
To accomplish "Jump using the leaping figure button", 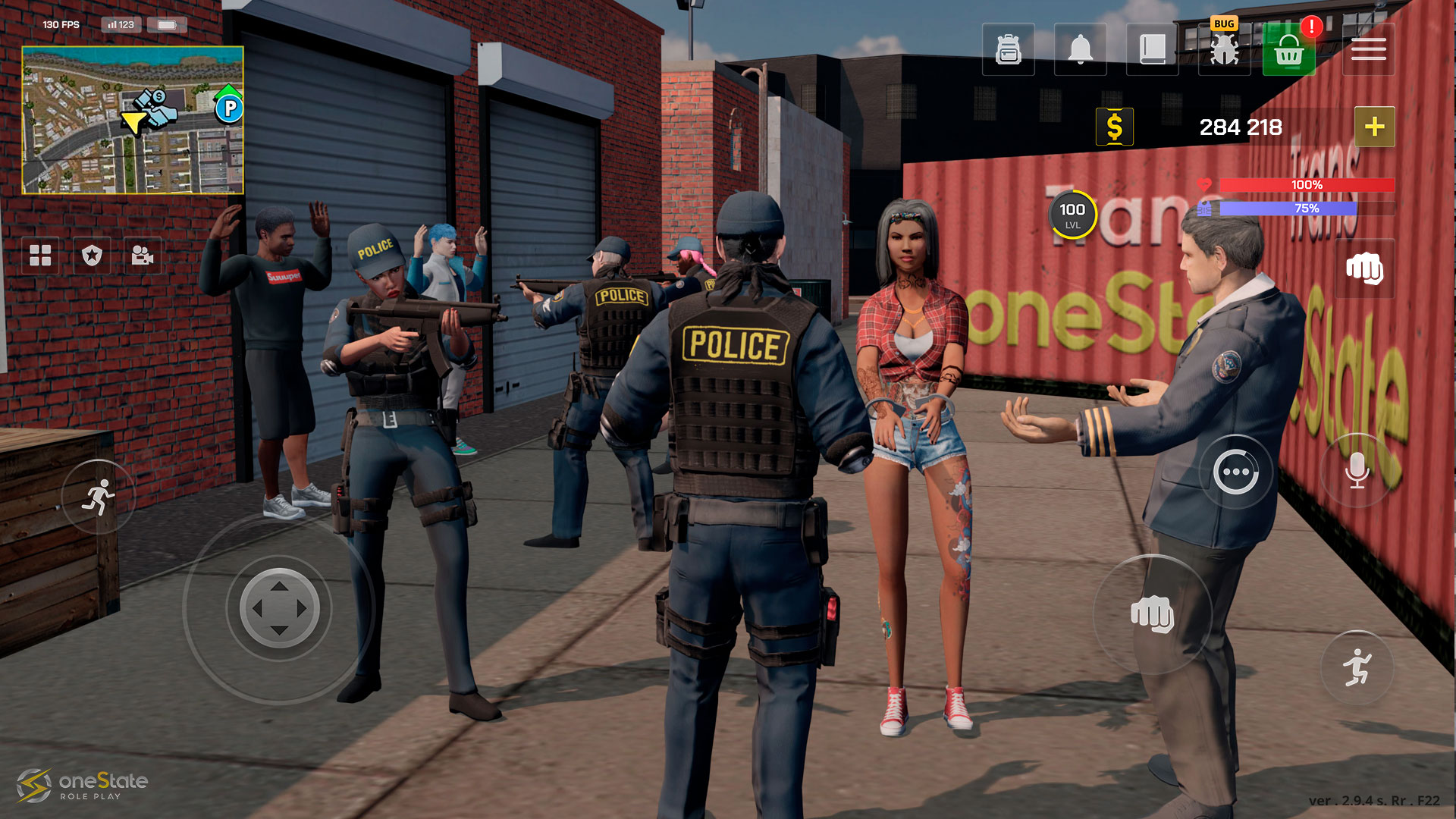I will (x=1357, y=667).
